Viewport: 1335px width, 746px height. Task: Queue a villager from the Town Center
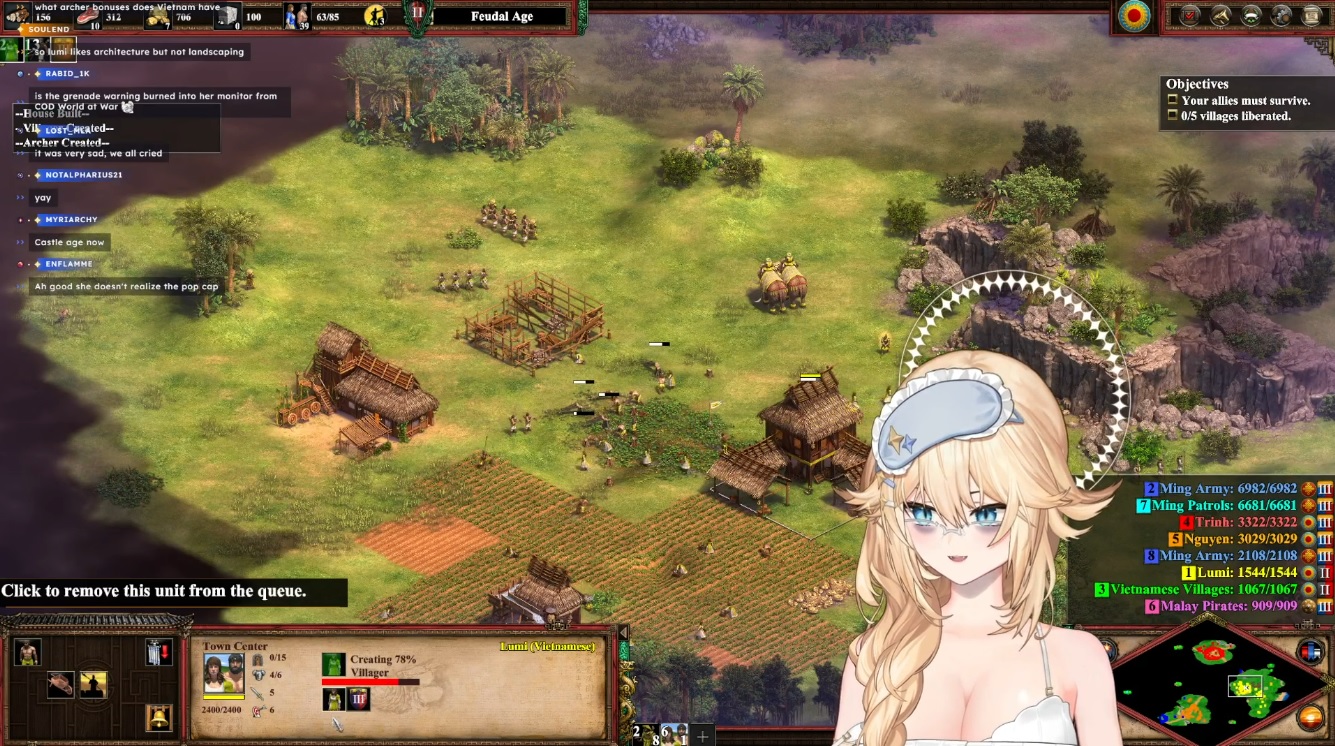(27, 652)
